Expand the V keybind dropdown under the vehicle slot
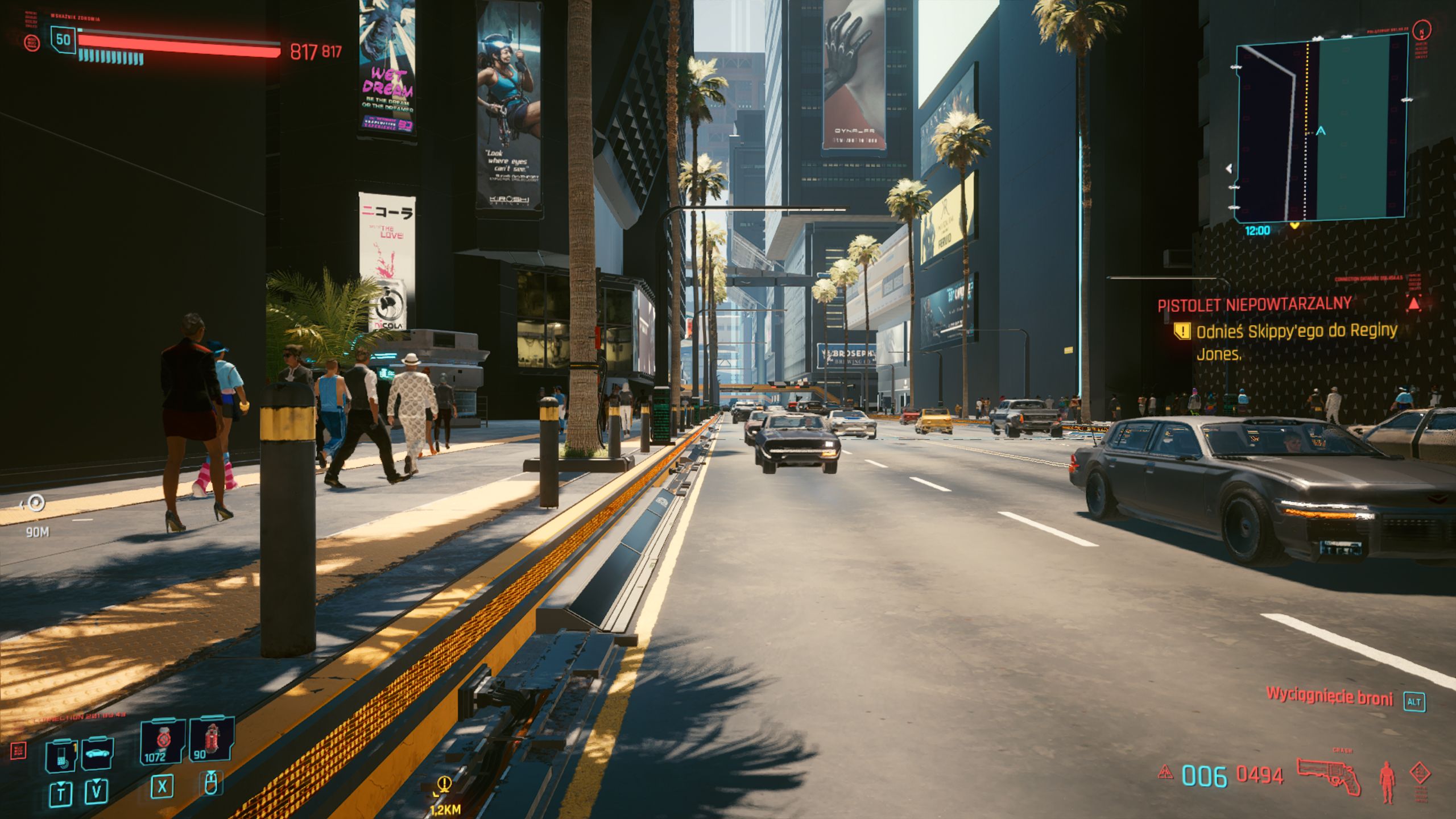 96,791
